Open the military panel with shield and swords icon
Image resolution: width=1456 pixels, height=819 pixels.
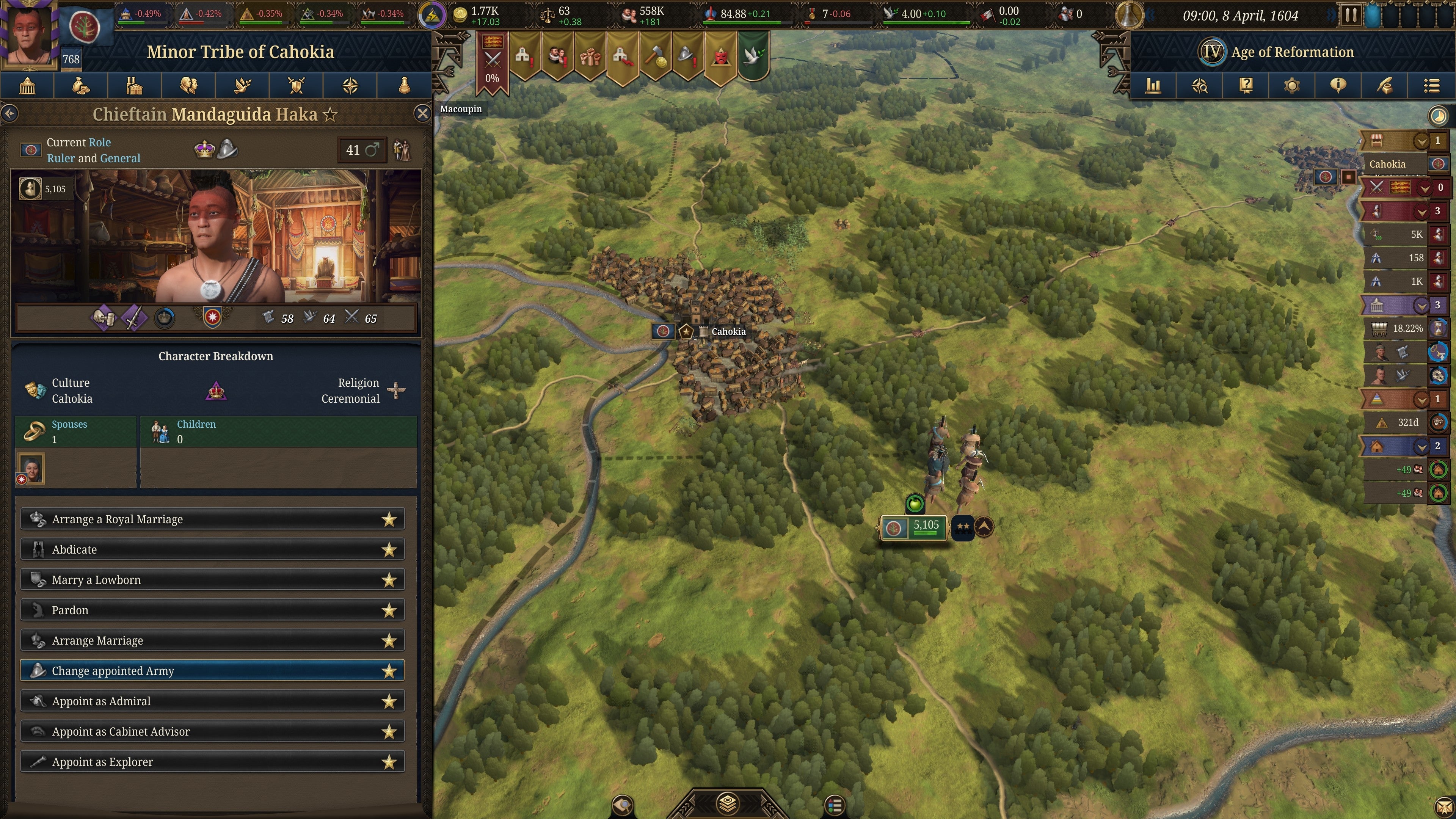pyautogui.click(x=297, y=85)
